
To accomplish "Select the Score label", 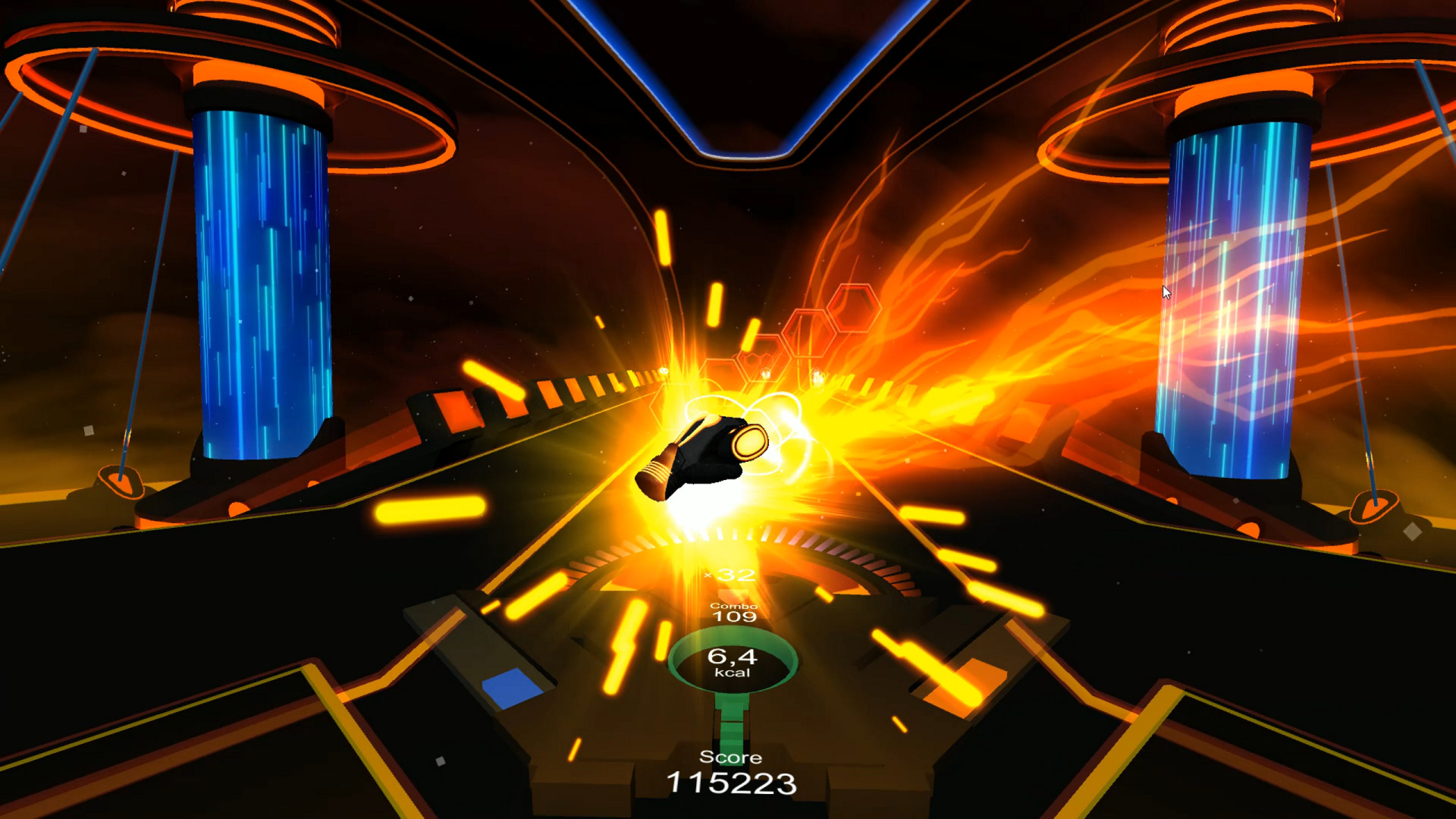I will pyautogui.click(x=730, y=756).
